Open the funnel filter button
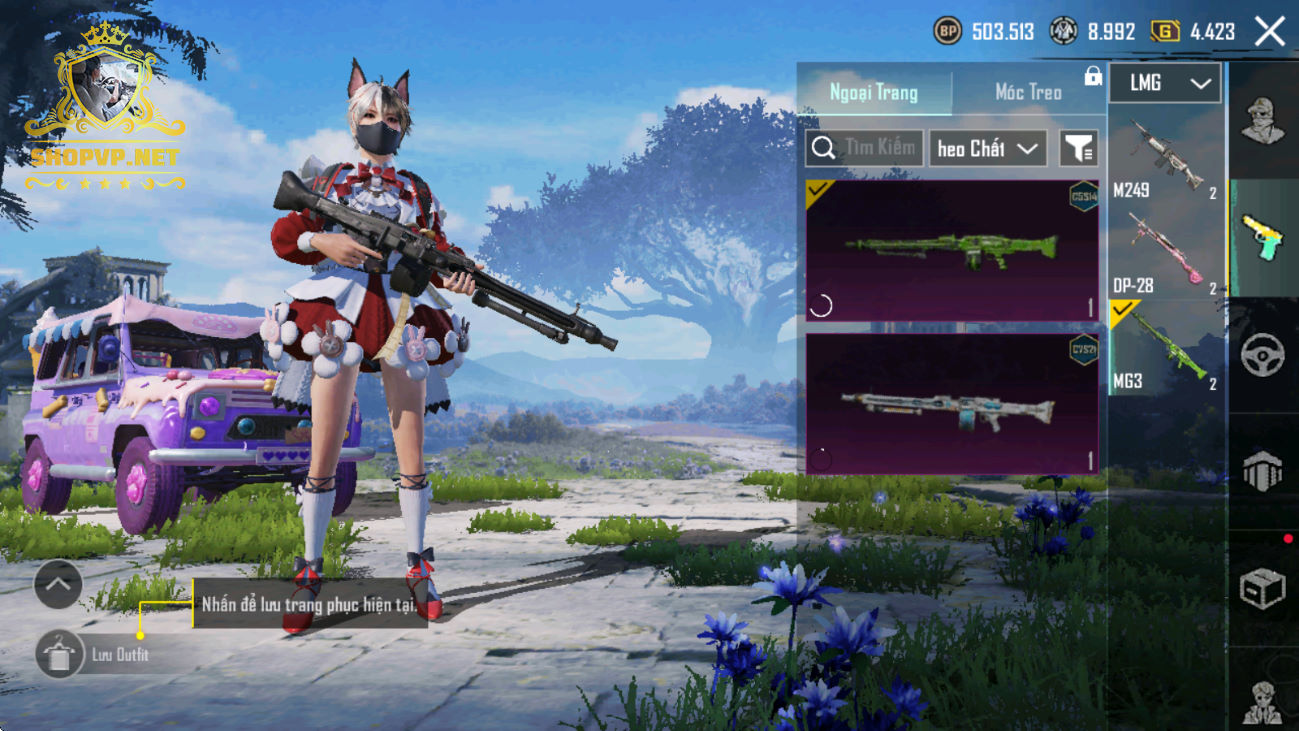Viewport: 1299px width, 731px height. [1078, 148]
